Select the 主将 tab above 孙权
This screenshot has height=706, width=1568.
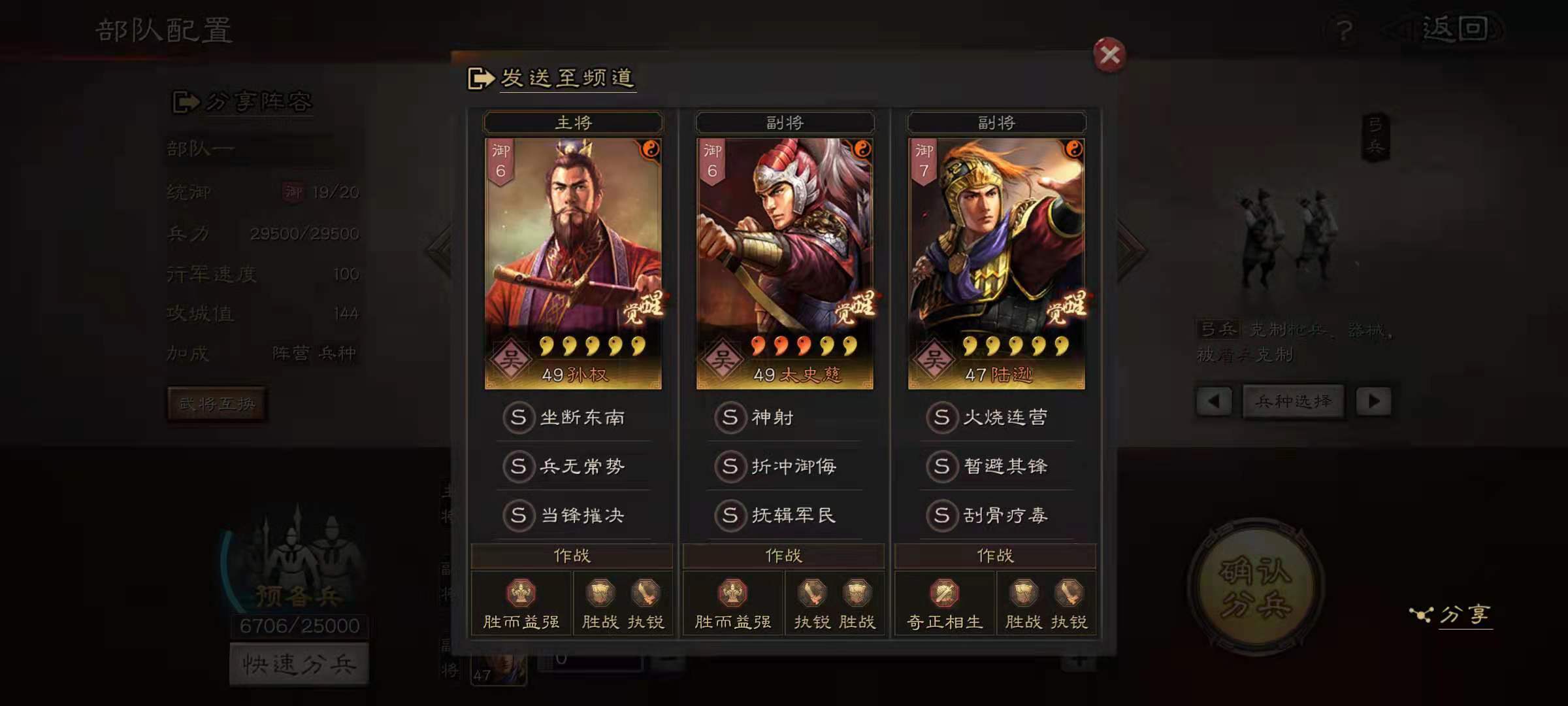[573, 121]
